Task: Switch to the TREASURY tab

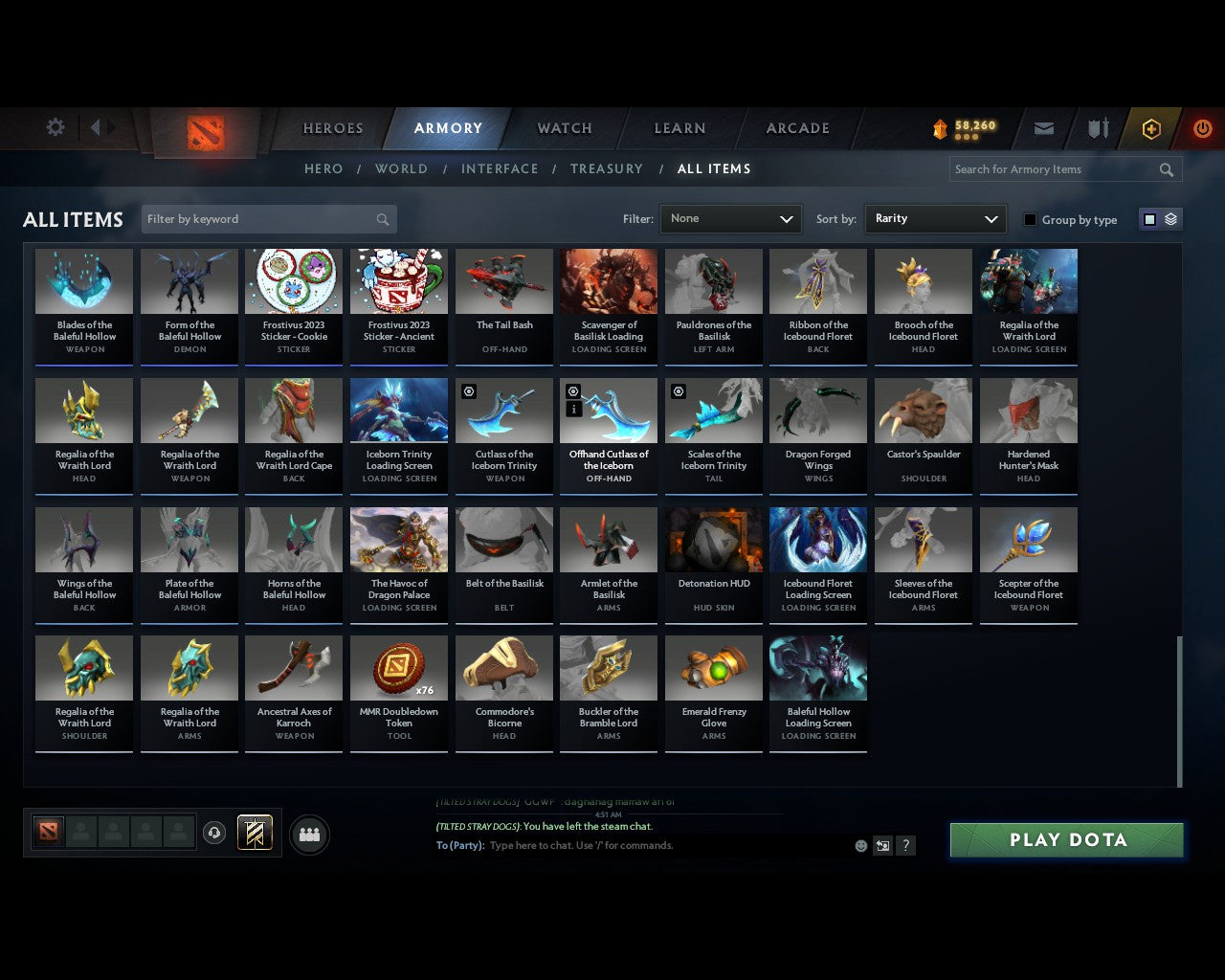Action: pyautogui.click(x=607, y=168)
